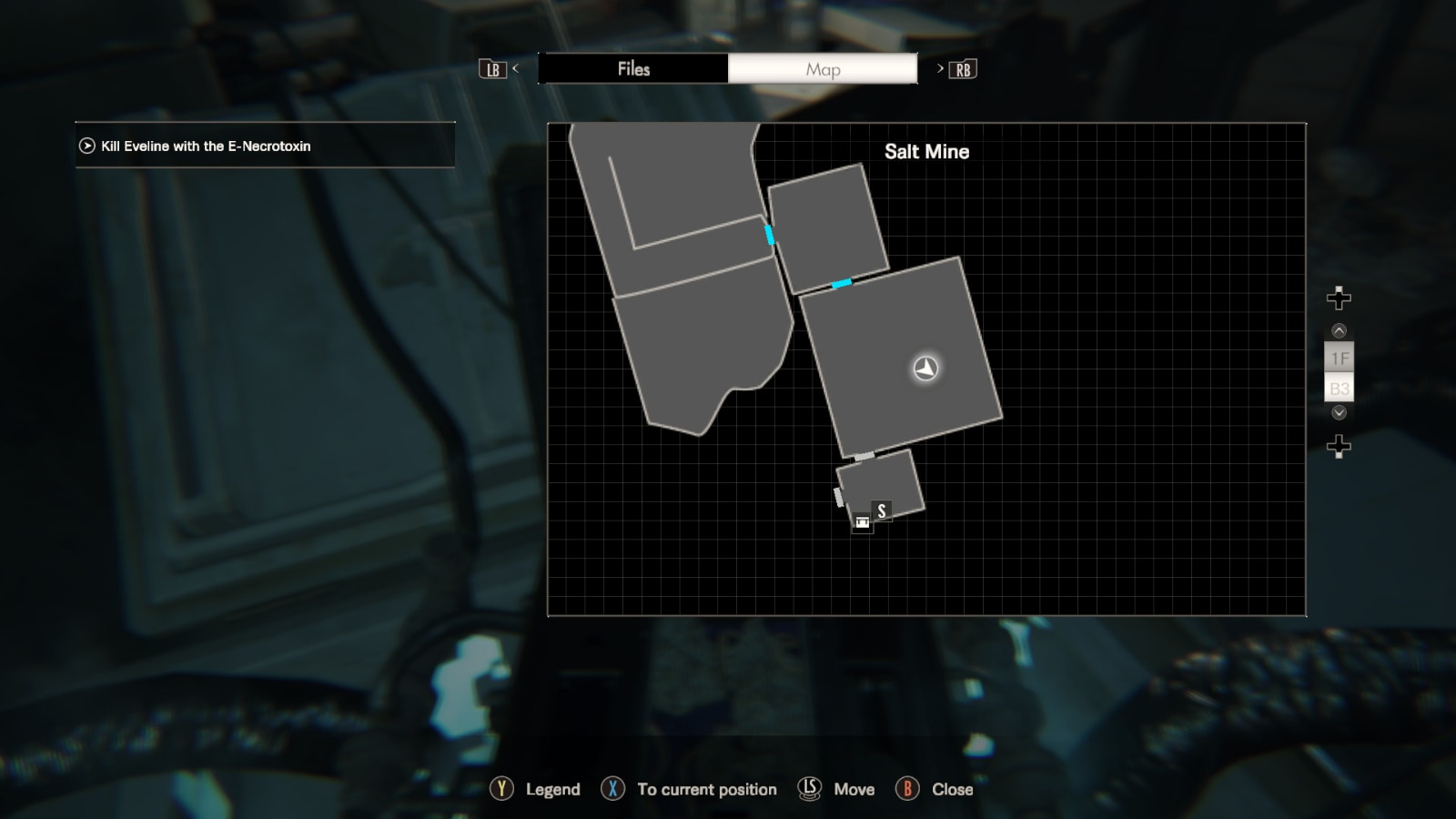The image size is (1456, 819).
Task: Click the LB bumper icon beside Files
Action: (x=492, y=68)
